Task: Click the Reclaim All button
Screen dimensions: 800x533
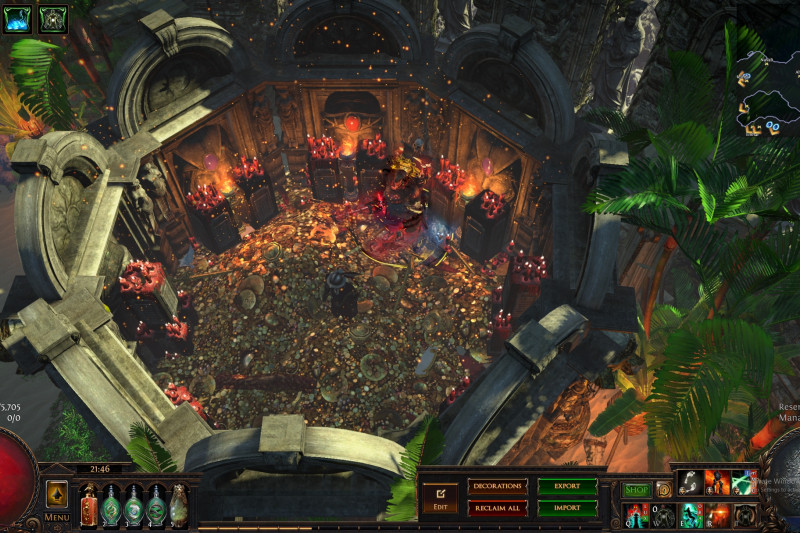Action: click(x=497, y=508)
